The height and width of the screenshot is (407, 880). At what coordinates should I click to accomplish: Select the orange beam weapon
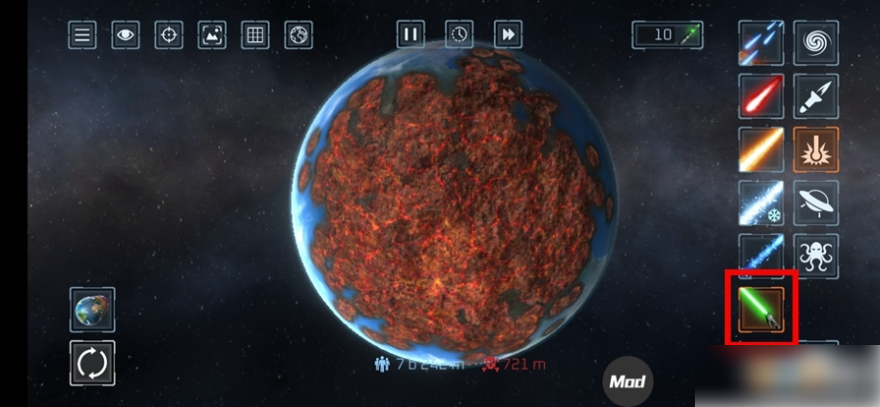click(x=761, y=149)
